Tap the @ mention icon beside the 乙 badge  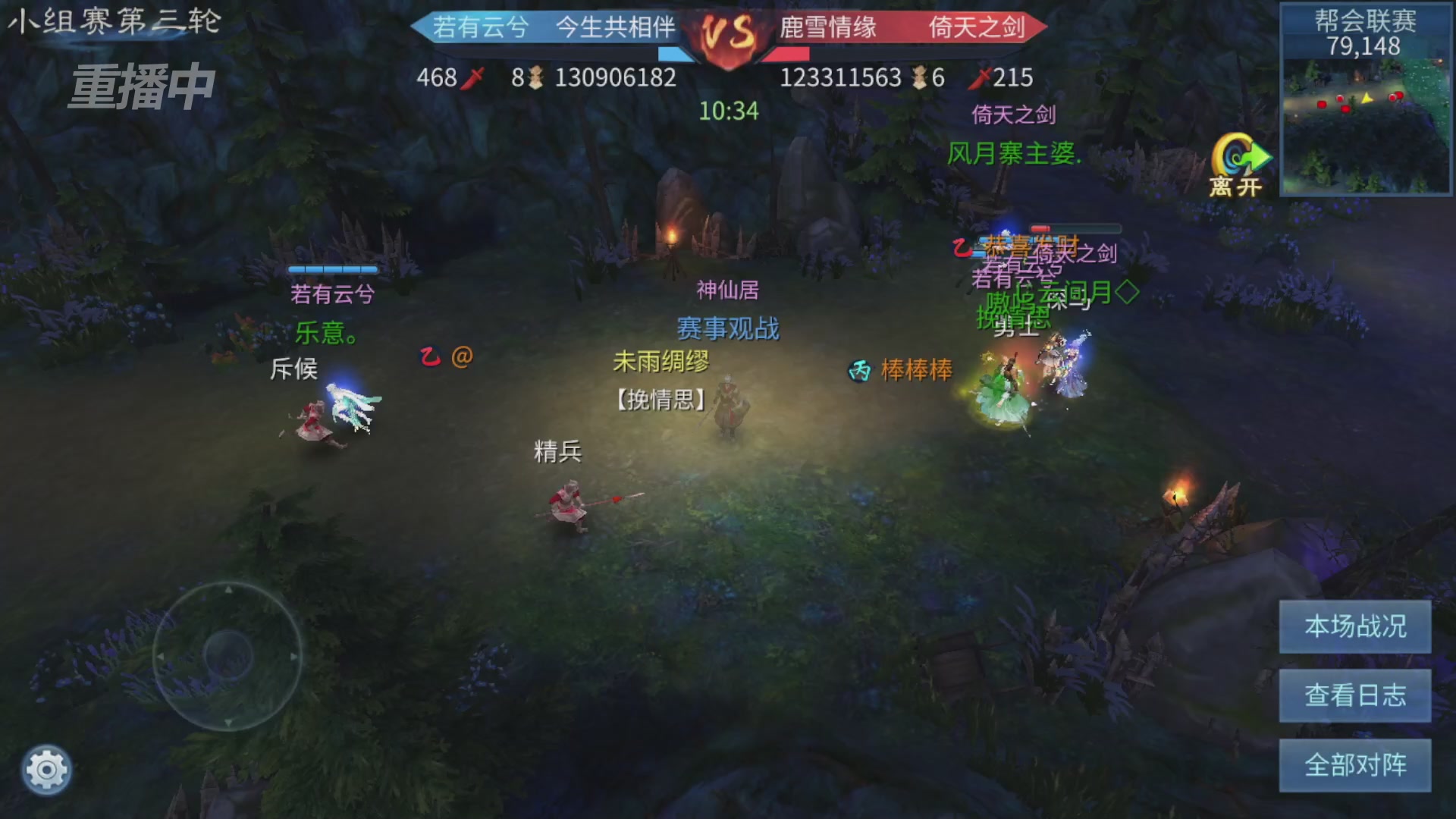tap(463, 357)
